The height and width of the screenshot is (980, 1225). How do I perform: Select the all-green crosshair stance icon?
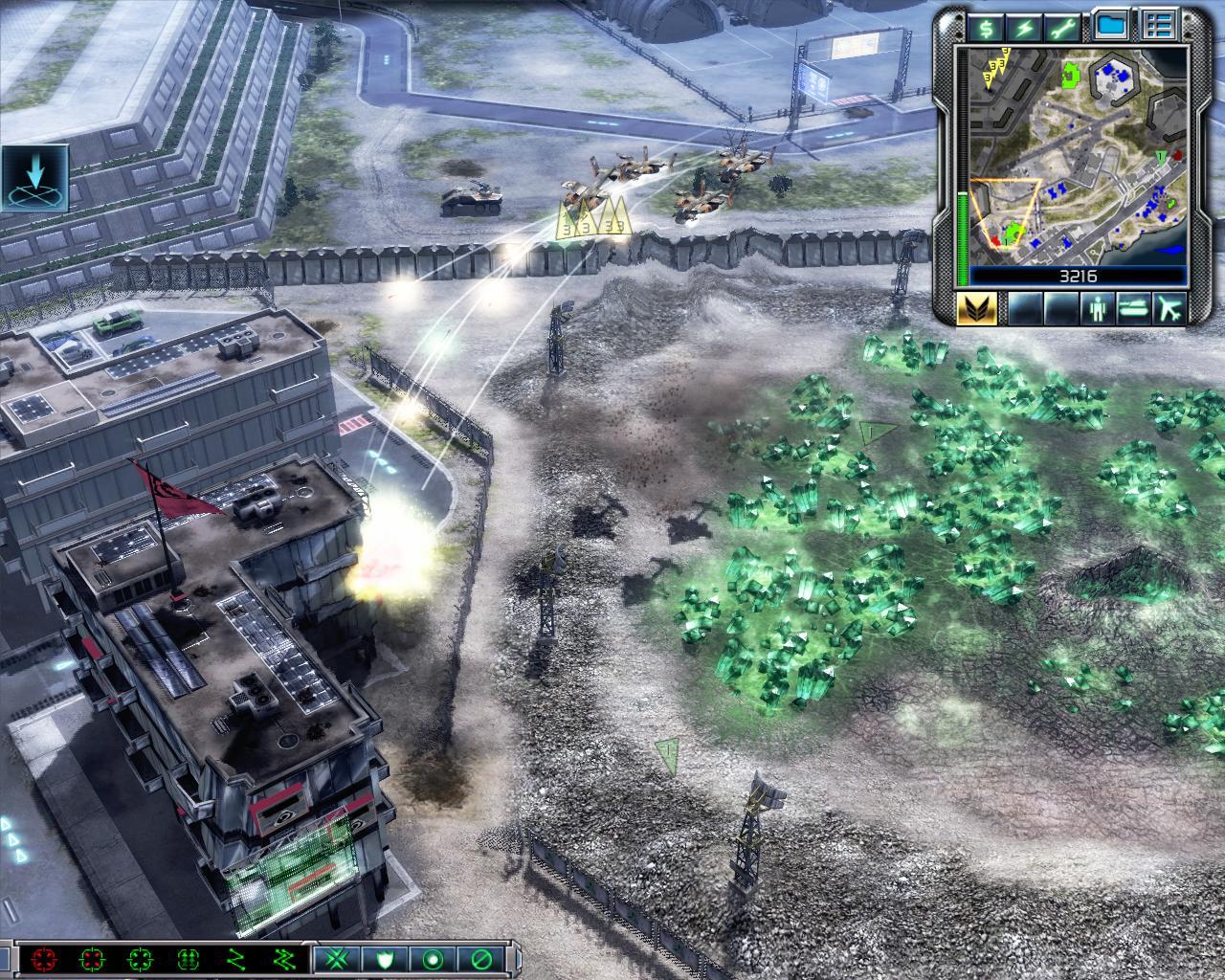coord(140,959)
